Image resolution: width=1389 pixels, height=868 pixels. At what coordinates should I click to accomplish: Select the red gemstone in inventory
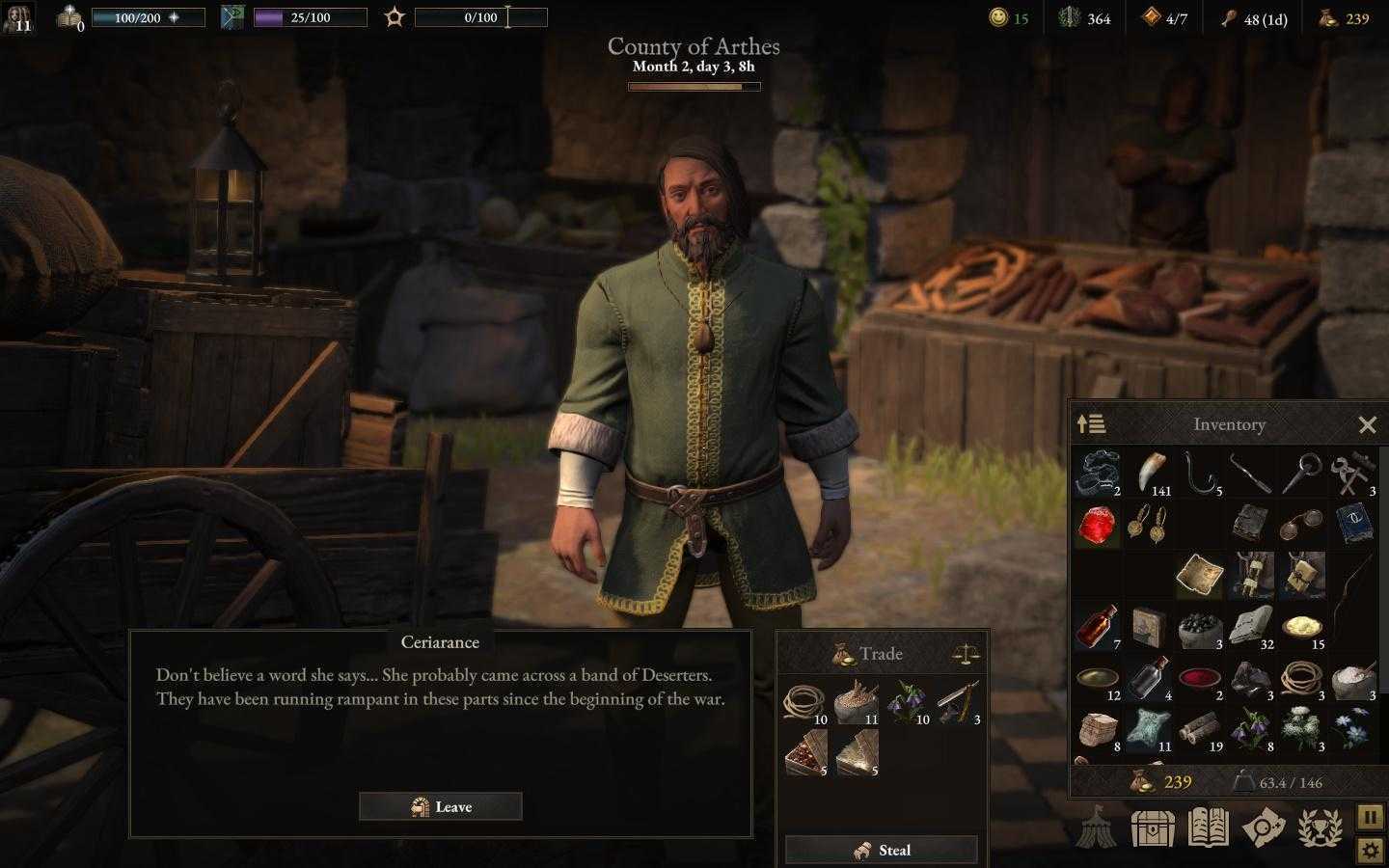point(1097,526)
